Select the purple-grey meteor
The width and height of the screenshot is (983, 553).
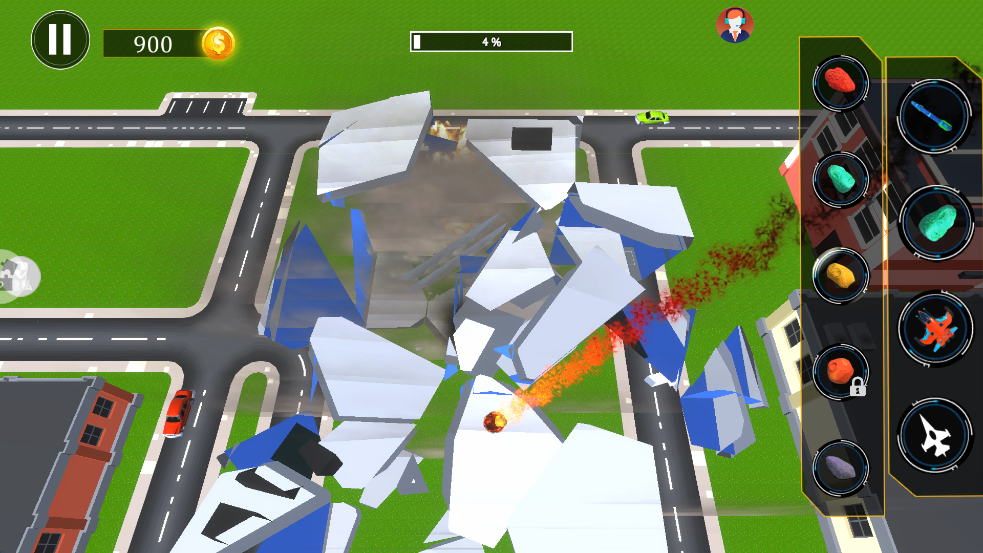(x=840, y=467)
